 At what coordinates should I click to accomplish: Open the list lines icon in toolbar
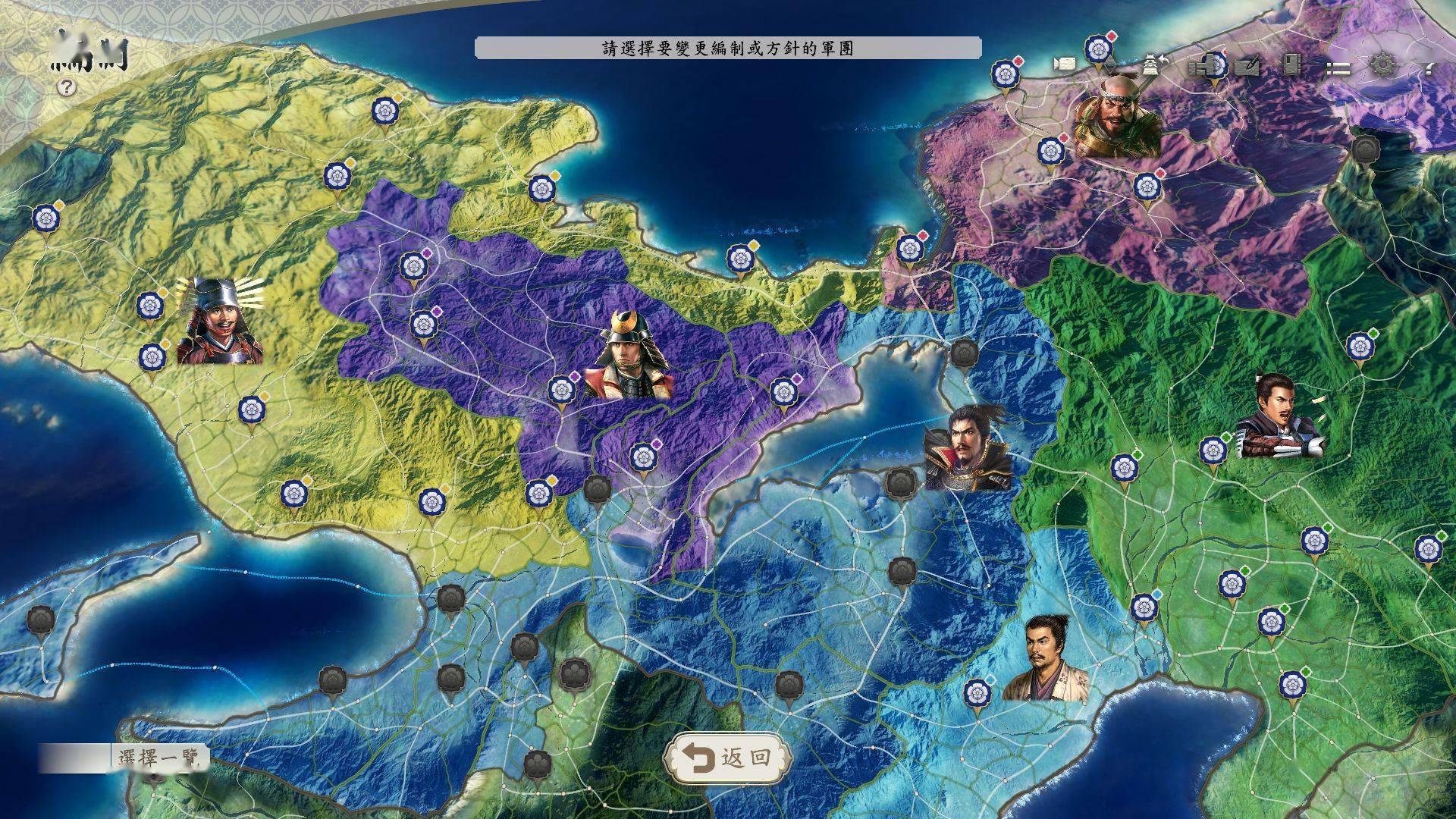tap(1337, 67)
